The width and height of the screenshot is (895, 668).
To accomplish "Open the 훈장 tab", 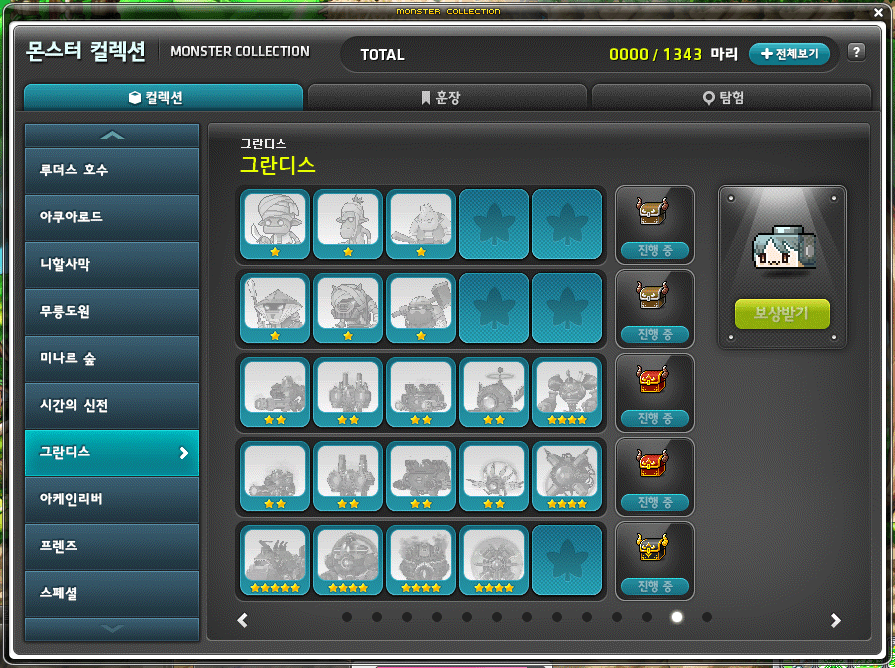I will tap(448, 97).
